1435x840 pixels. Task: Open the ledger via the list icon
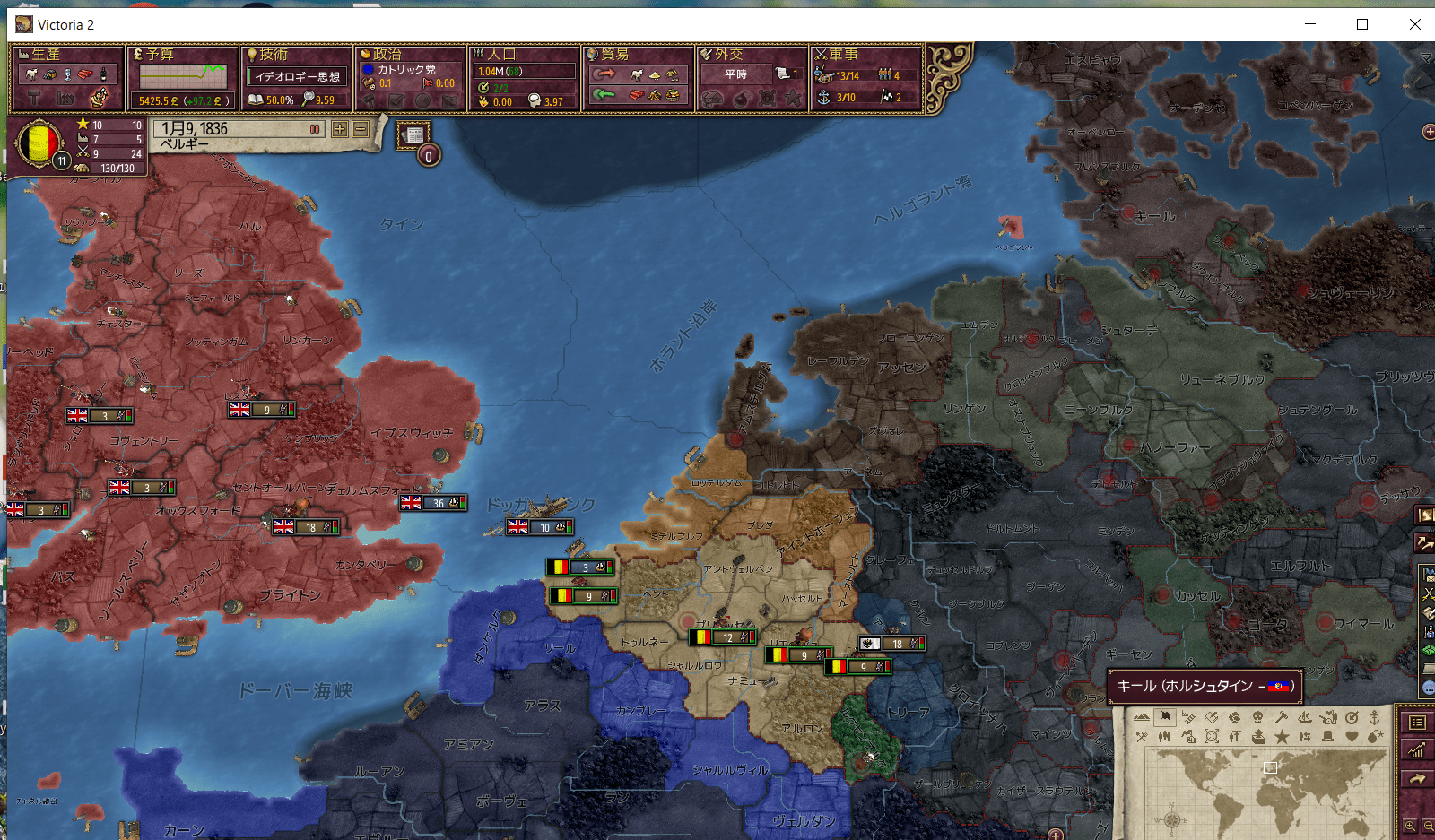click(x=1417, y=723)
